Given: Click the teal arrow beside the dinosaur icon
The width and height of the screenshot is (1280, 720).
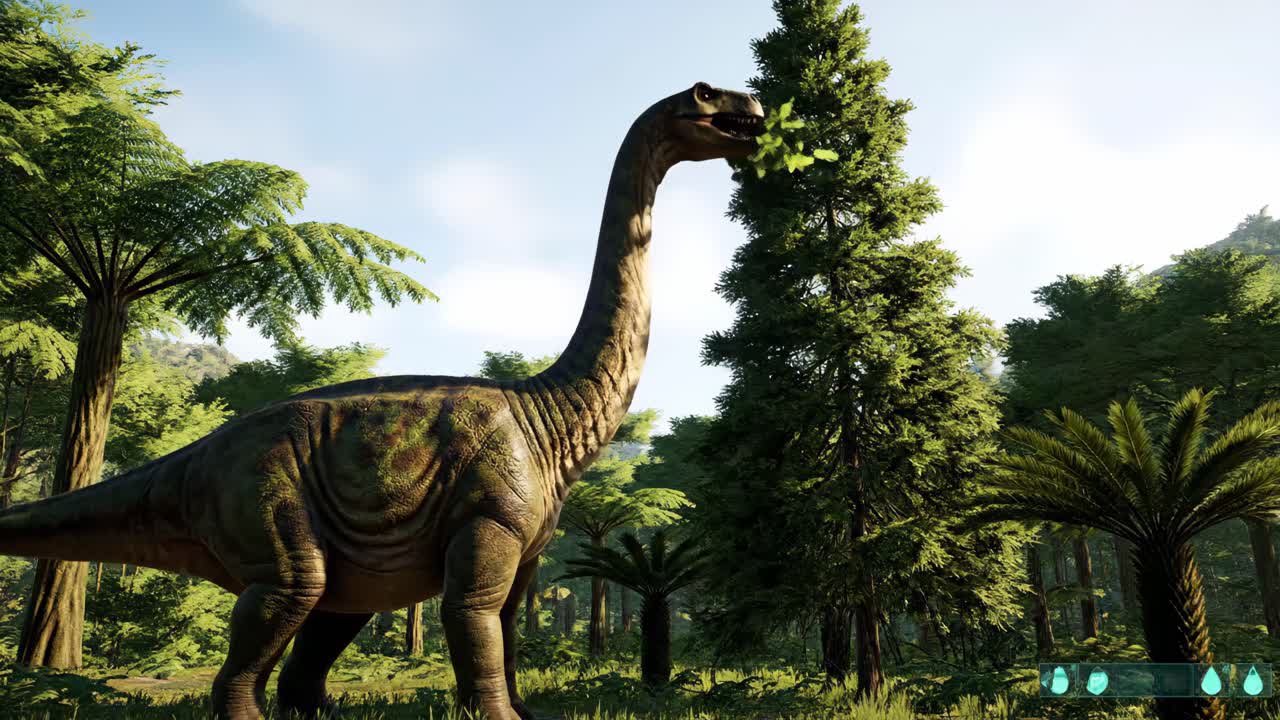Looking at the screenshot, I should (1044, 681).
